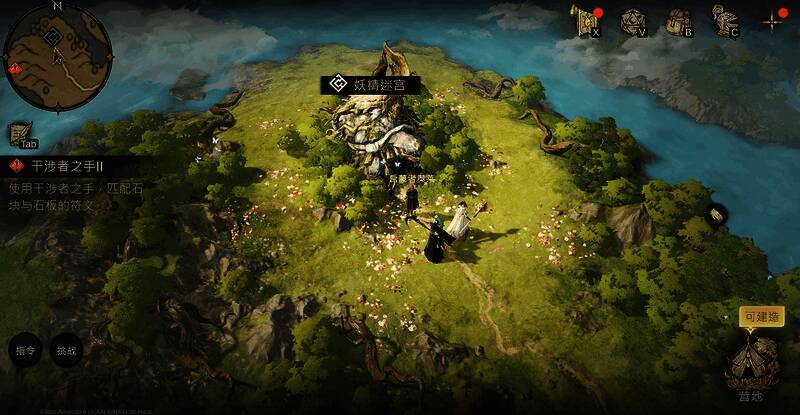Click the red quest marker on minimap
The image size is (800, 415).
pos(14,68)
